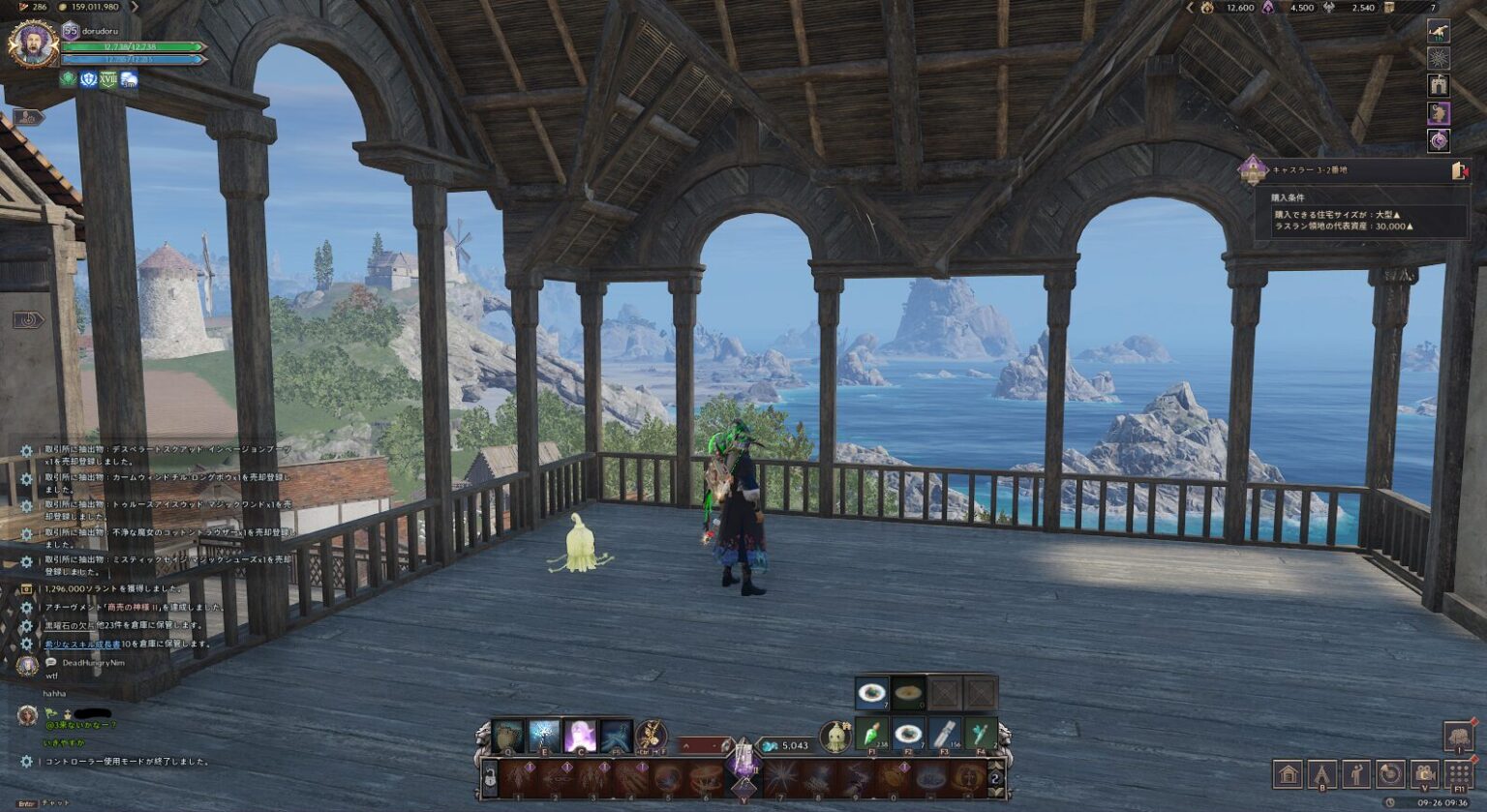
Task: Click the player portrait avatar
Action: (33, 44)
